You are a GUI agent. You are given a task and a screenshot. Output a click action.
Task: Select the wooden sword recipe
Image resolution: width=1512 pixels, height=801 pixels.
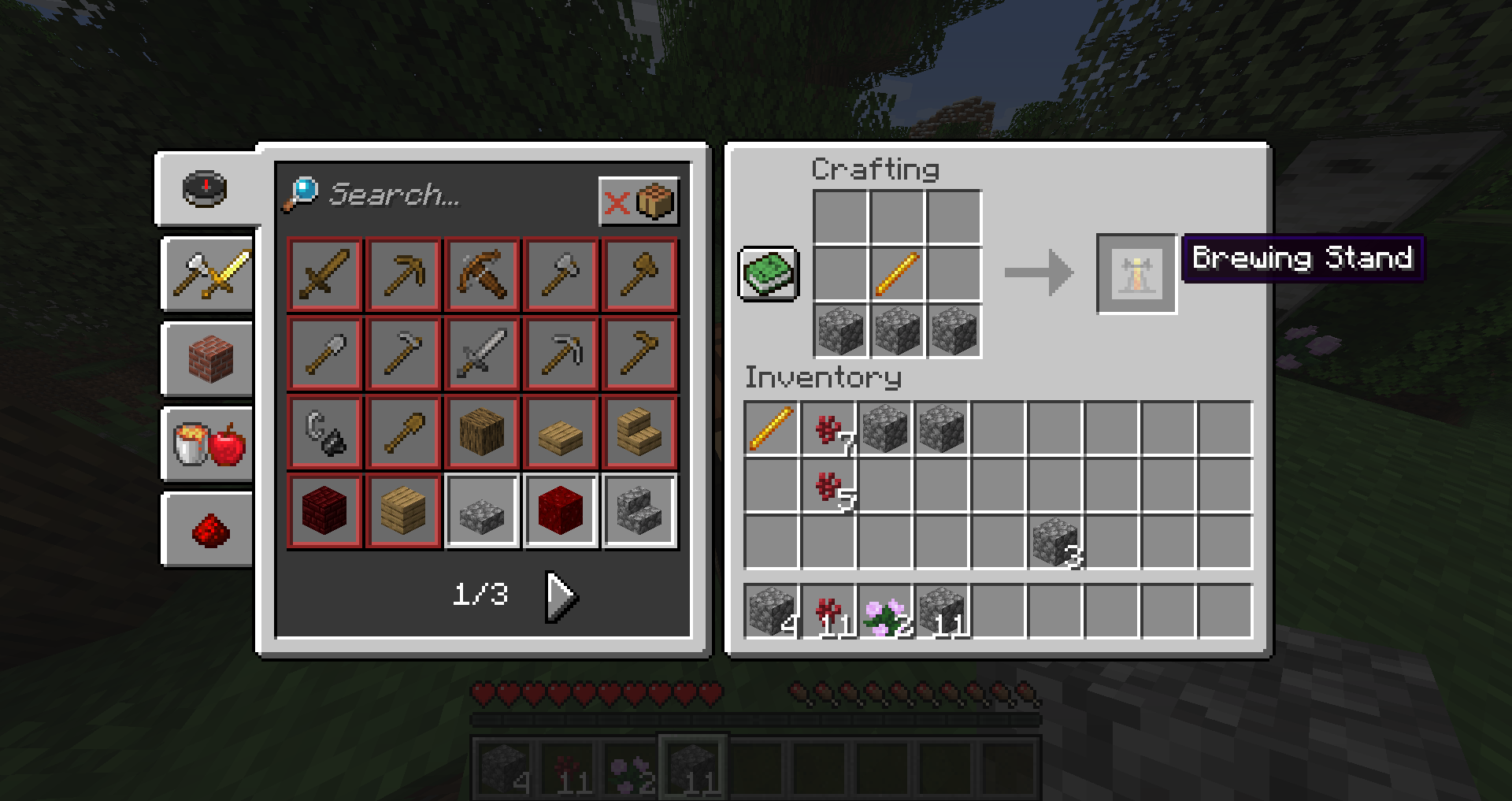point(324,274)
